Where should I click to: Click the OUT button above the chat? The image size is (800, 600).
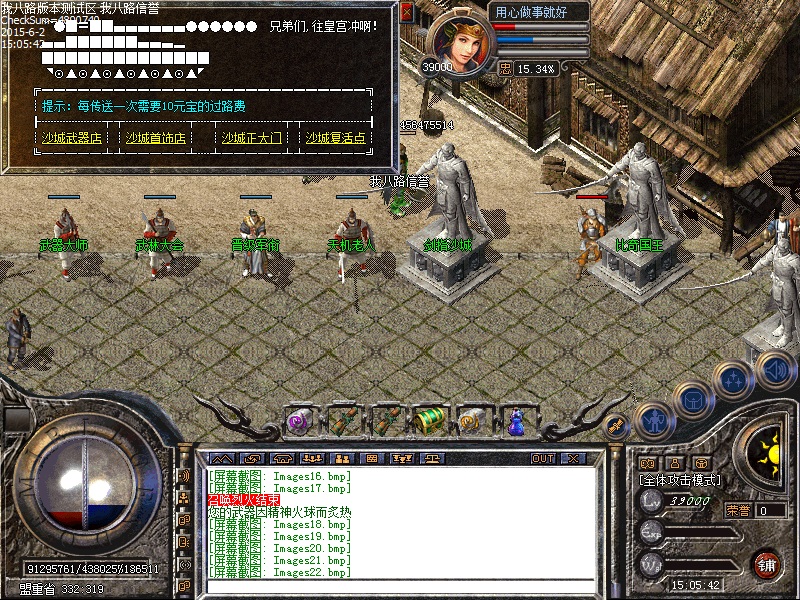(542, 458)
